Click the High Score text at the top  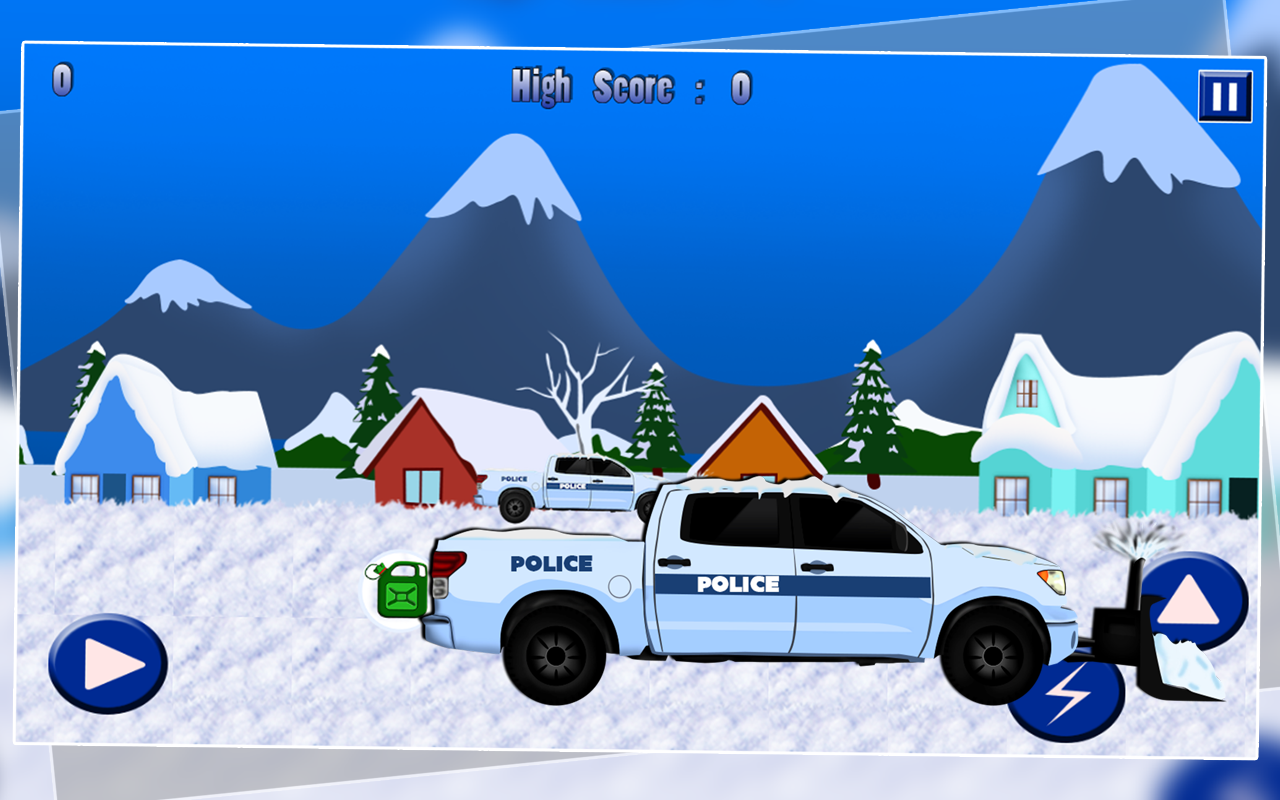coord(630,88)
